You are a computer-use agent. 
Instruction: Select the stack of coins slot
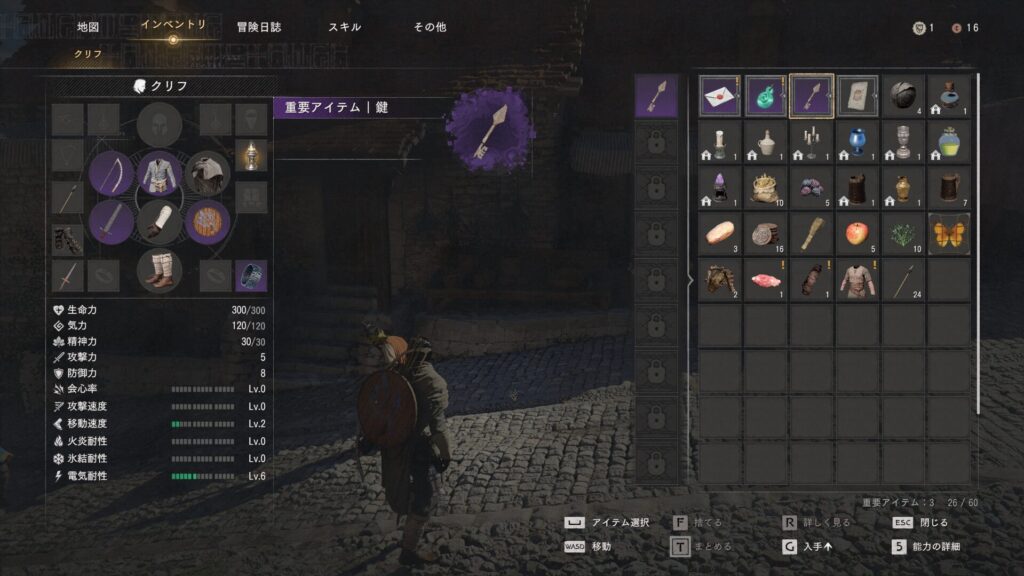click(x=766, y=234)
